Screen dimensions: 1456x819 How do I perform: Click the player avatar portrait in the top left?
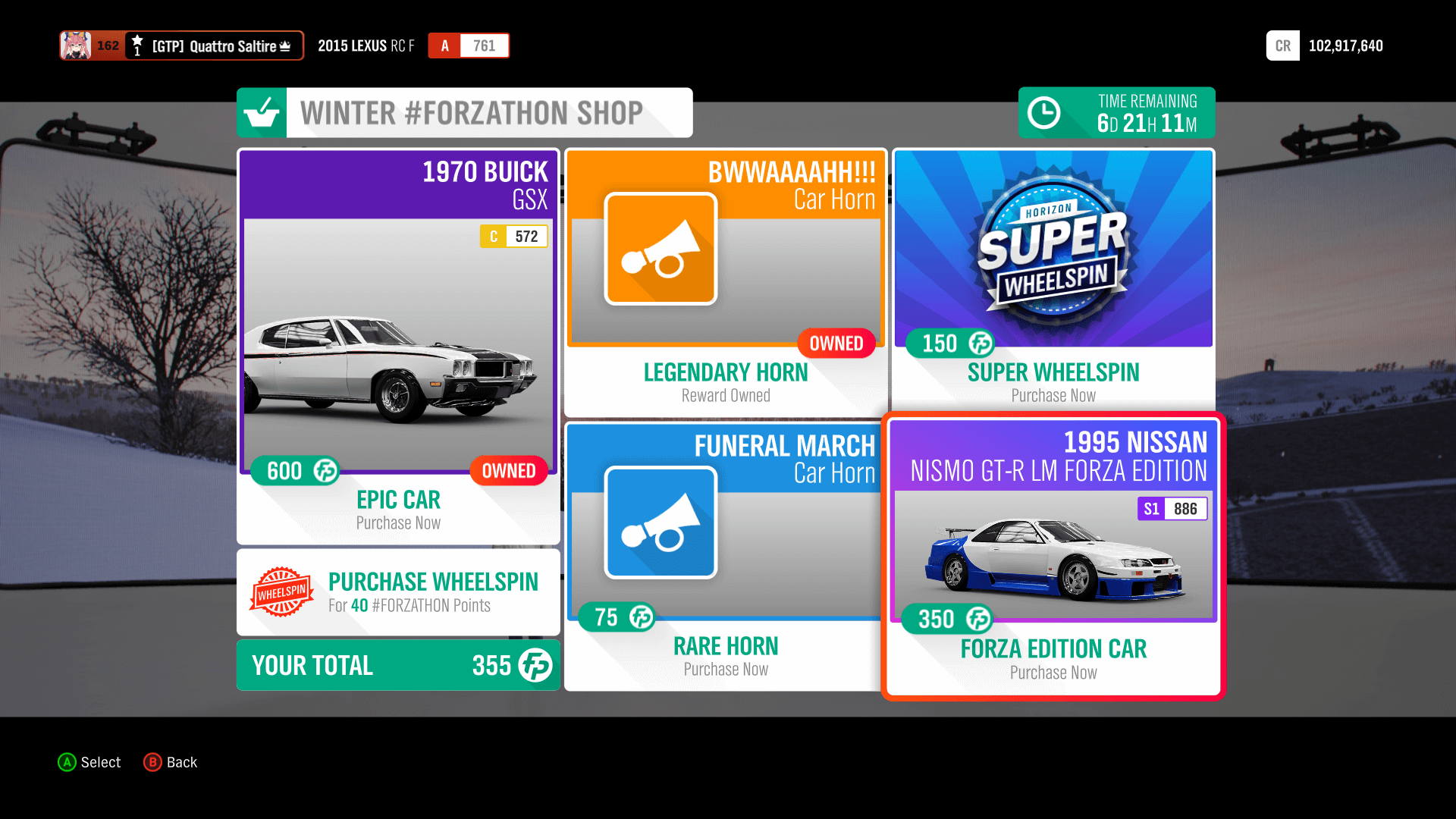pyautogui.click(x=76, y=45)
